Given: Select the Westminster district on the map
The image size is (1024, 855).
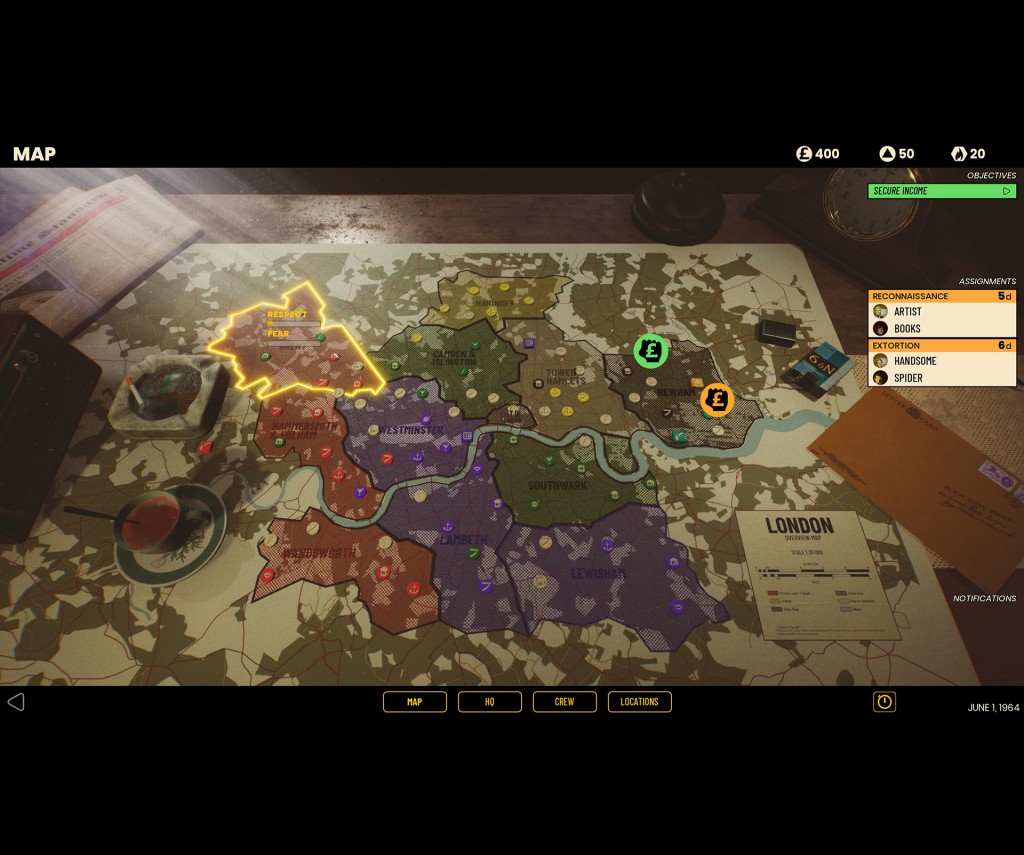Looking at the screenshot, I should coord(411,431).
